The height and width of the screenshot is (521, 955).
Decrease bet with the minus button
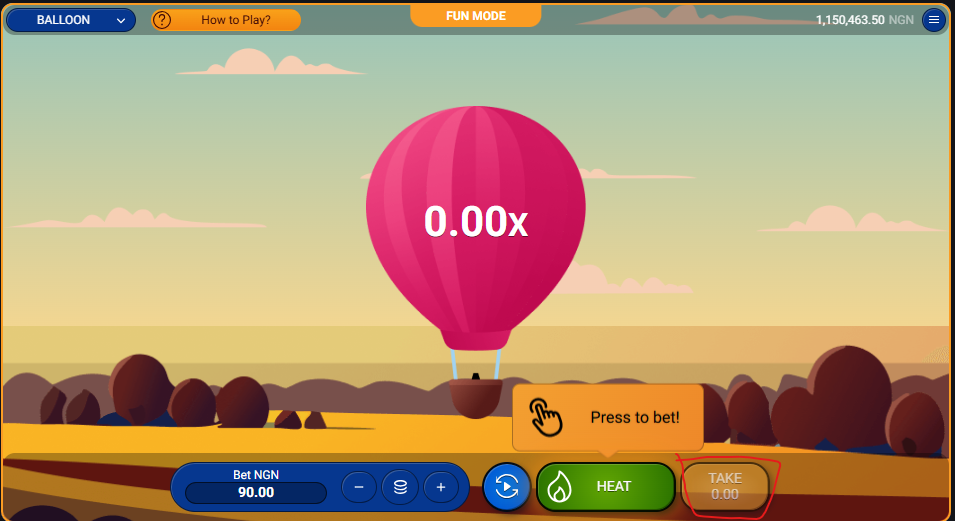(x=359, y=487)
